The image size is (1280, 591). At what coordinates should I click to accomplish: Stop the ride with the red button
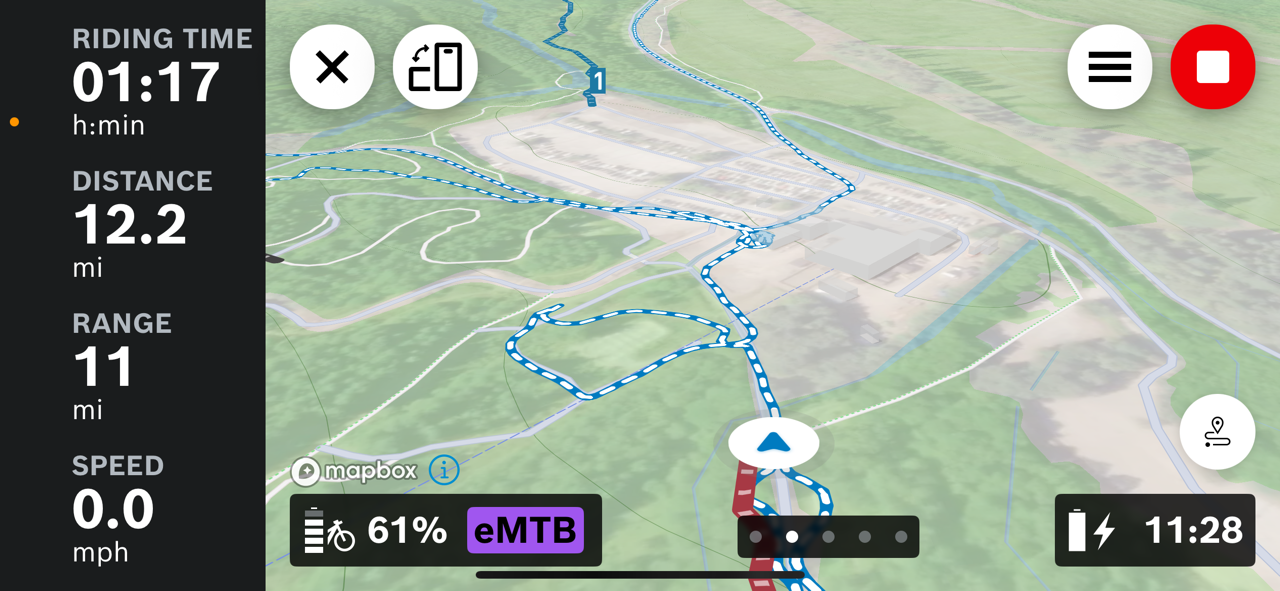coord(1212,67)
